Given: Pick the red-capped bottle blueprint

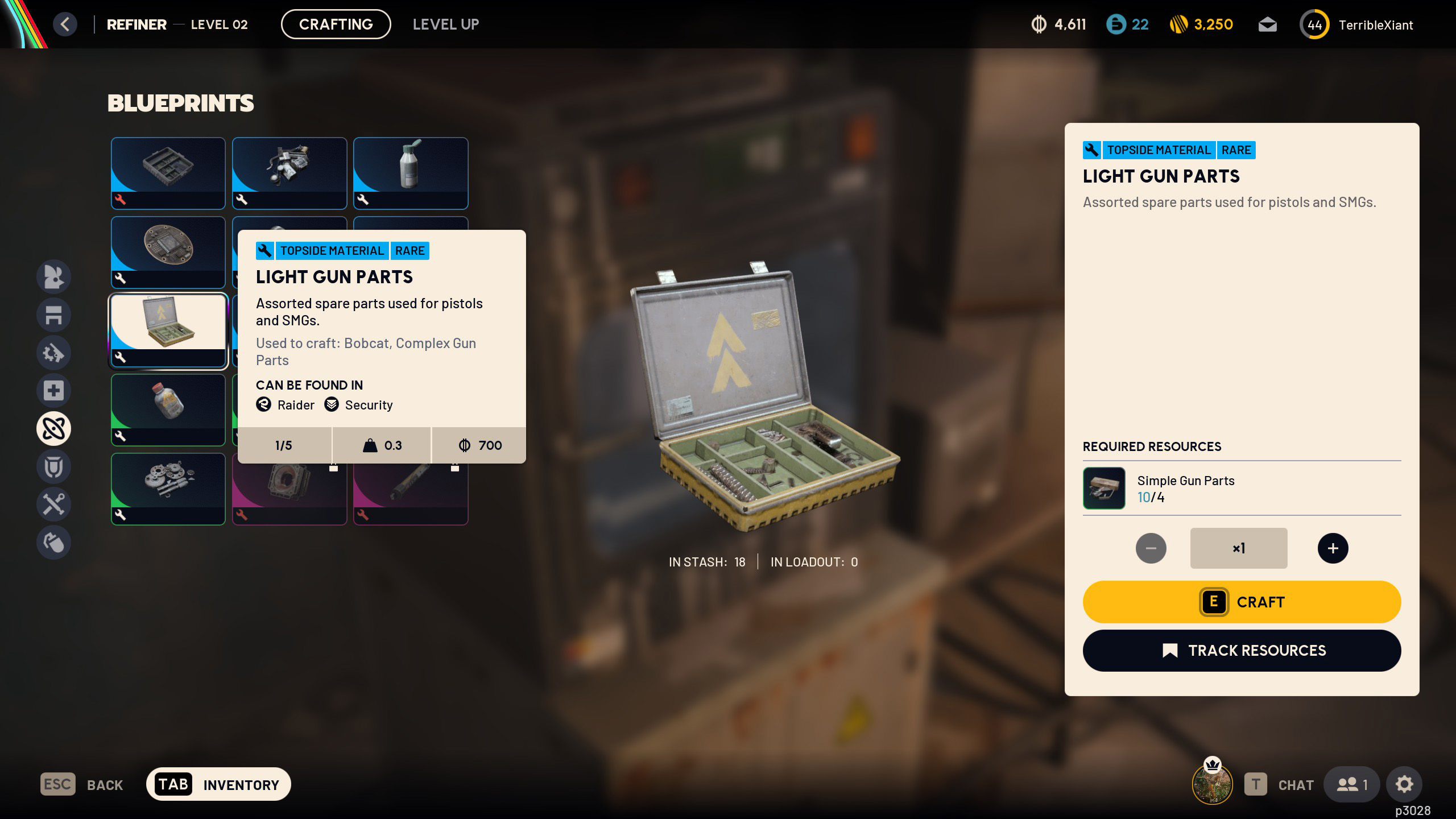Looking at the screenshot, I should [168, 409].
